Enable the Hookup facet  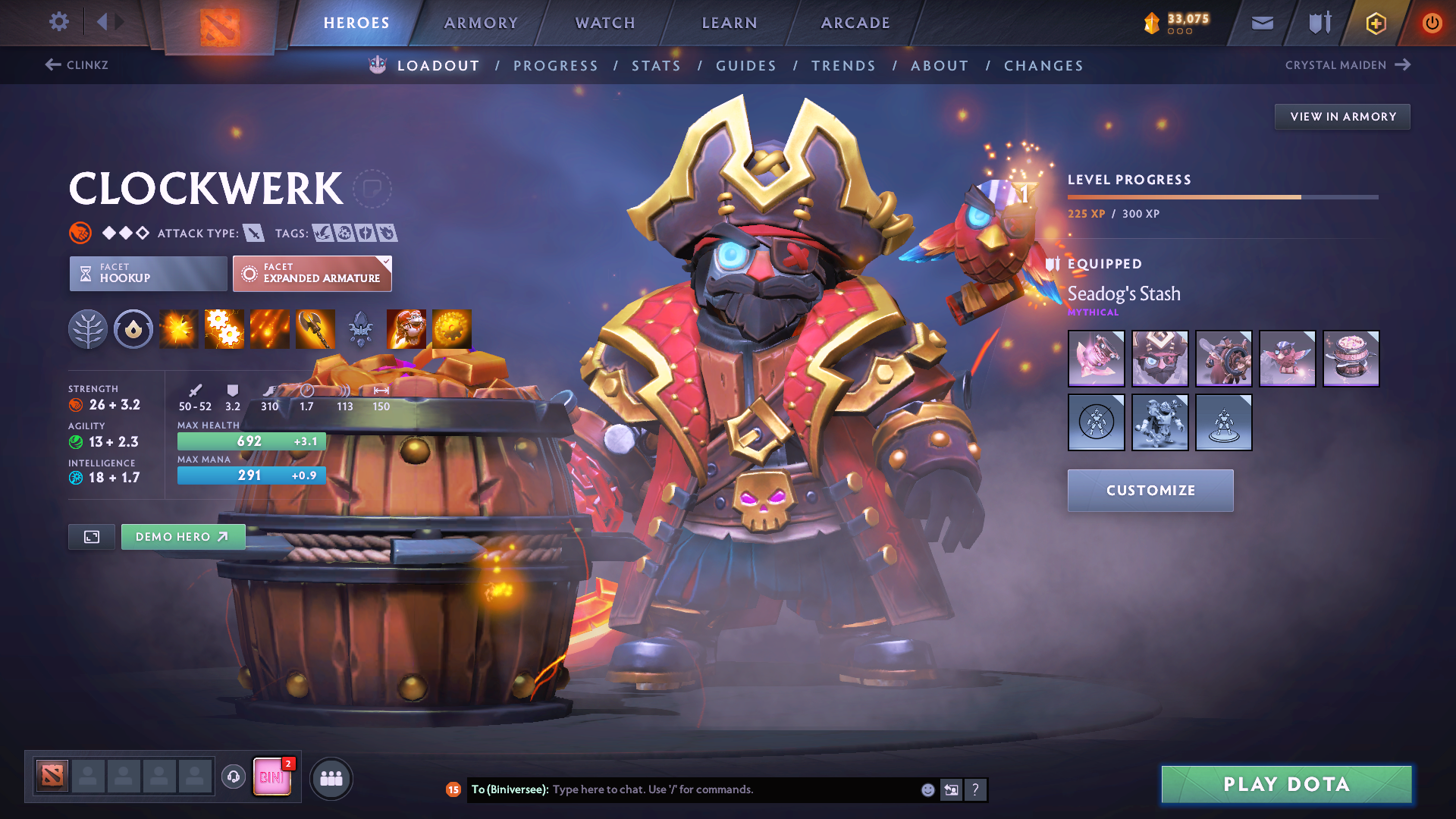[147, 273]
